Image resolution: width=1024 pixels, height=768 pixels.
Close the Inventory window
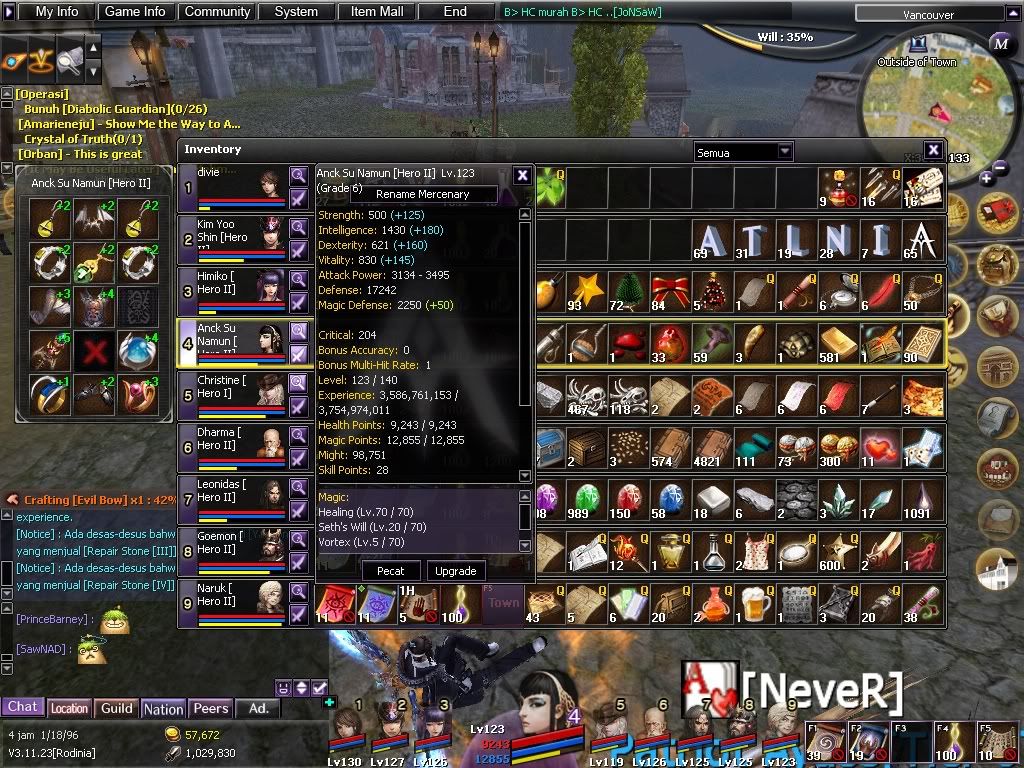[x=933, y=150]
